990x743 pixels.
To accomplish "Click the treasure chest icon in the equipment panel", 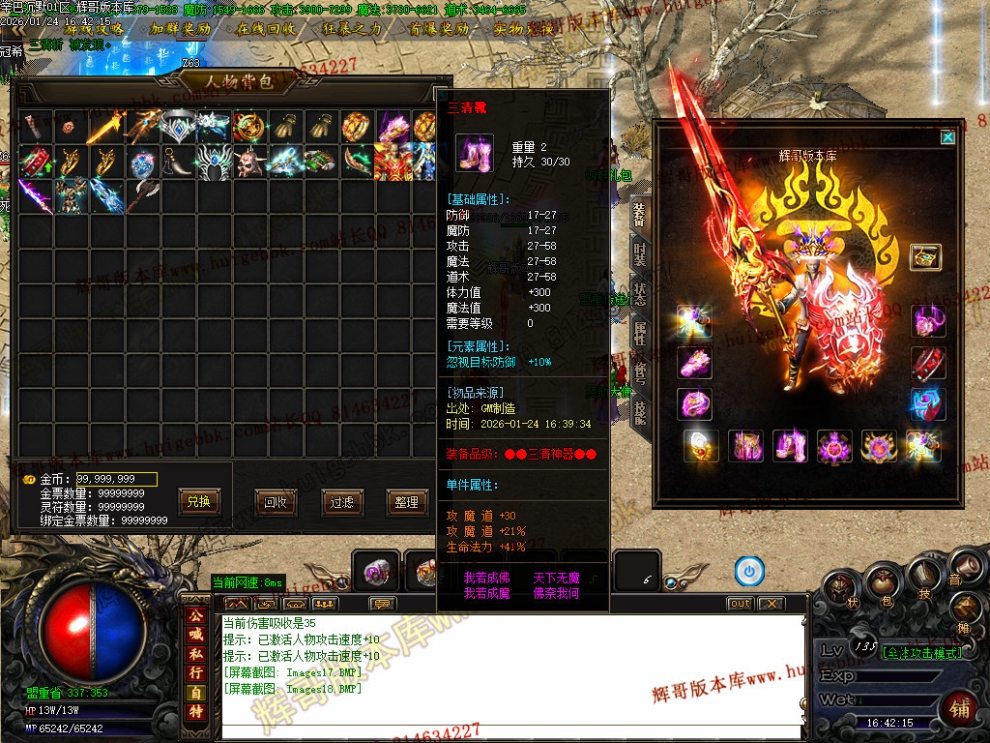I will (925, 257).
